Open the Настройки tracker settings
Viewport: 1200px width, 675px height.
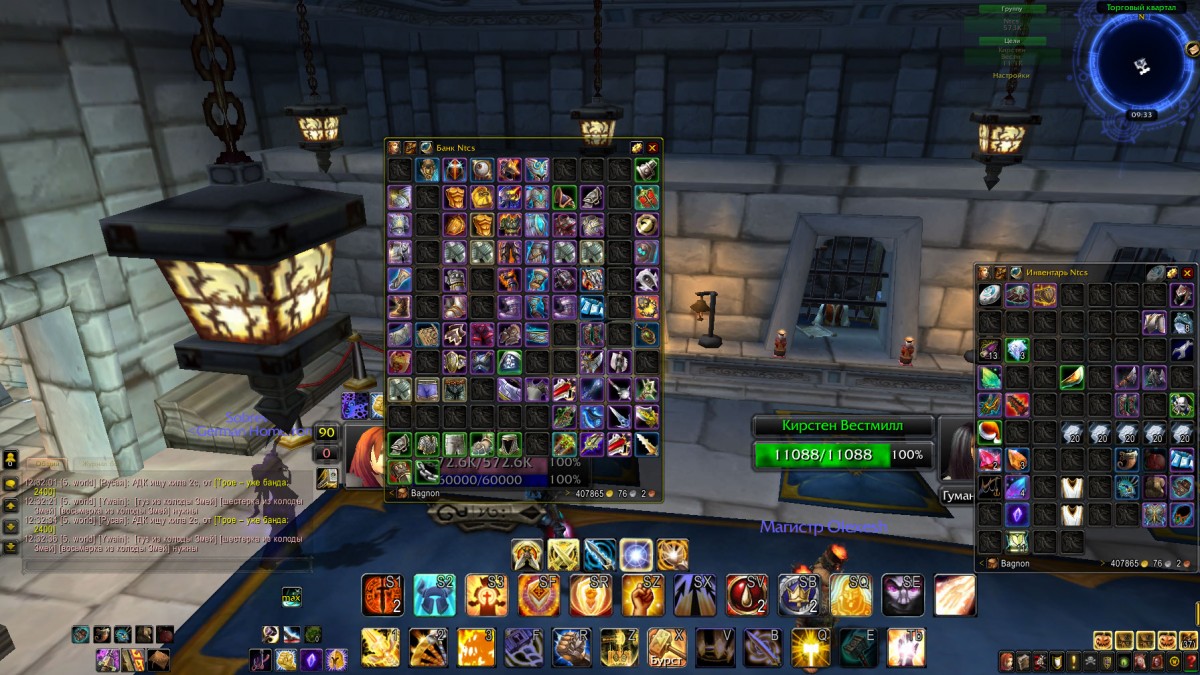[x=1010, y=75]
